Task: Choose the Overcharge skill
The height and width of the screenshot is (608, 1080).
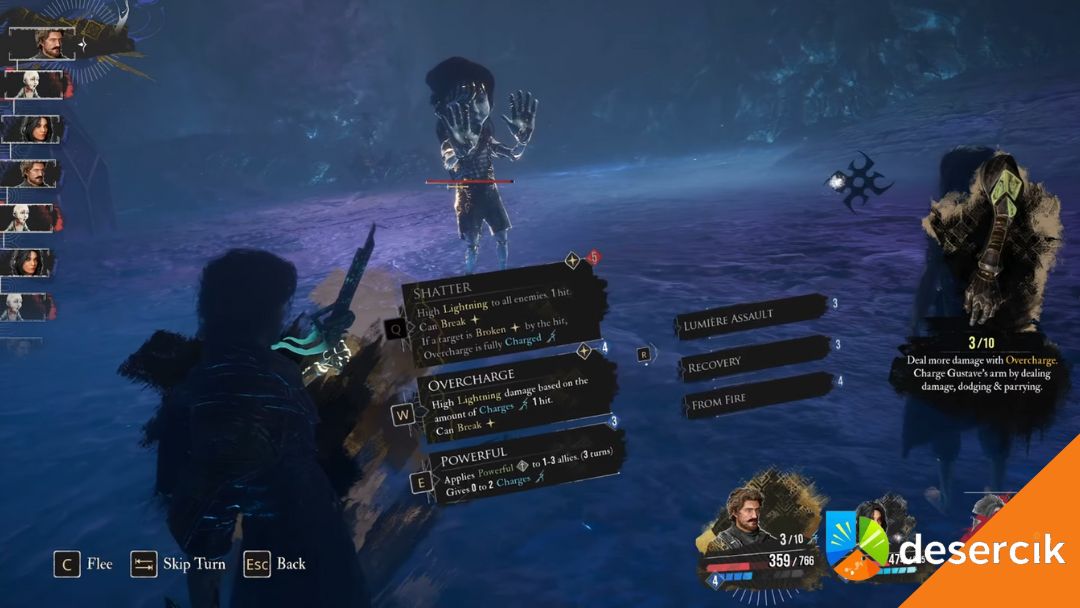Action: (510, 400)
